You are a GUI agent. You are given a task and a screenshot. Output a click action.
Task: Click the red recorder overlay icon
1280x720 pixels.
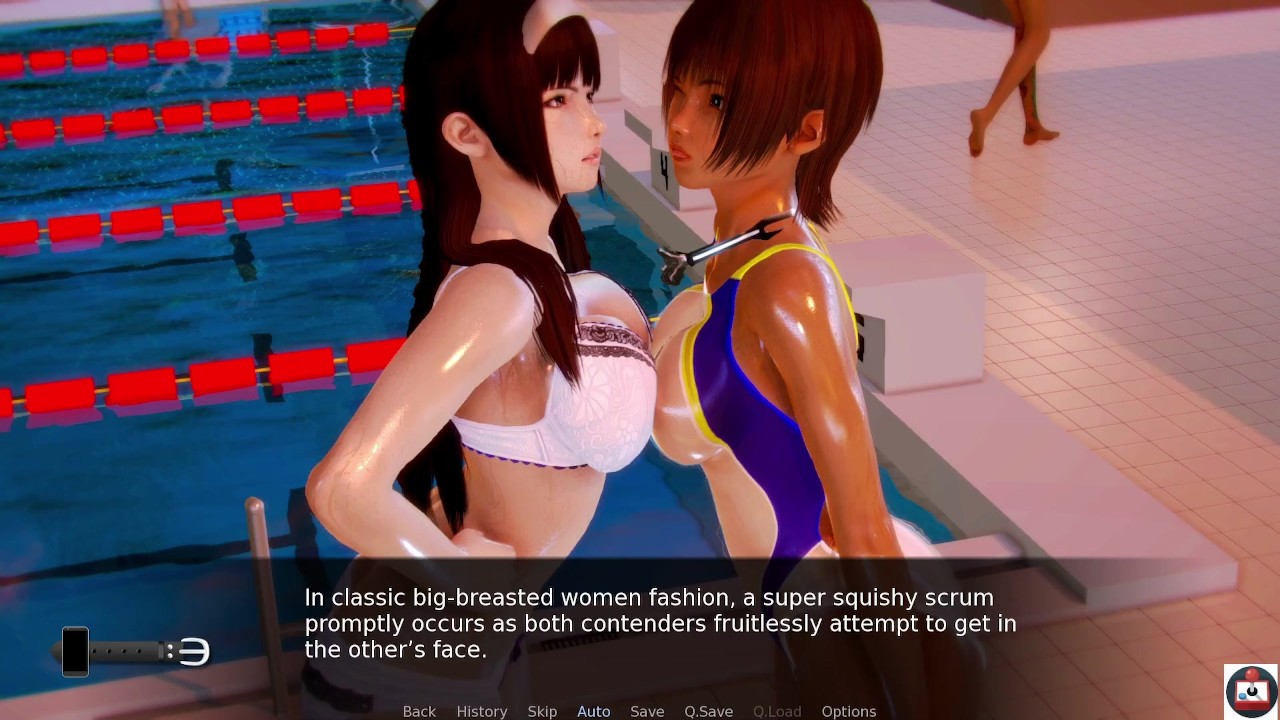tap(1250, 691)
